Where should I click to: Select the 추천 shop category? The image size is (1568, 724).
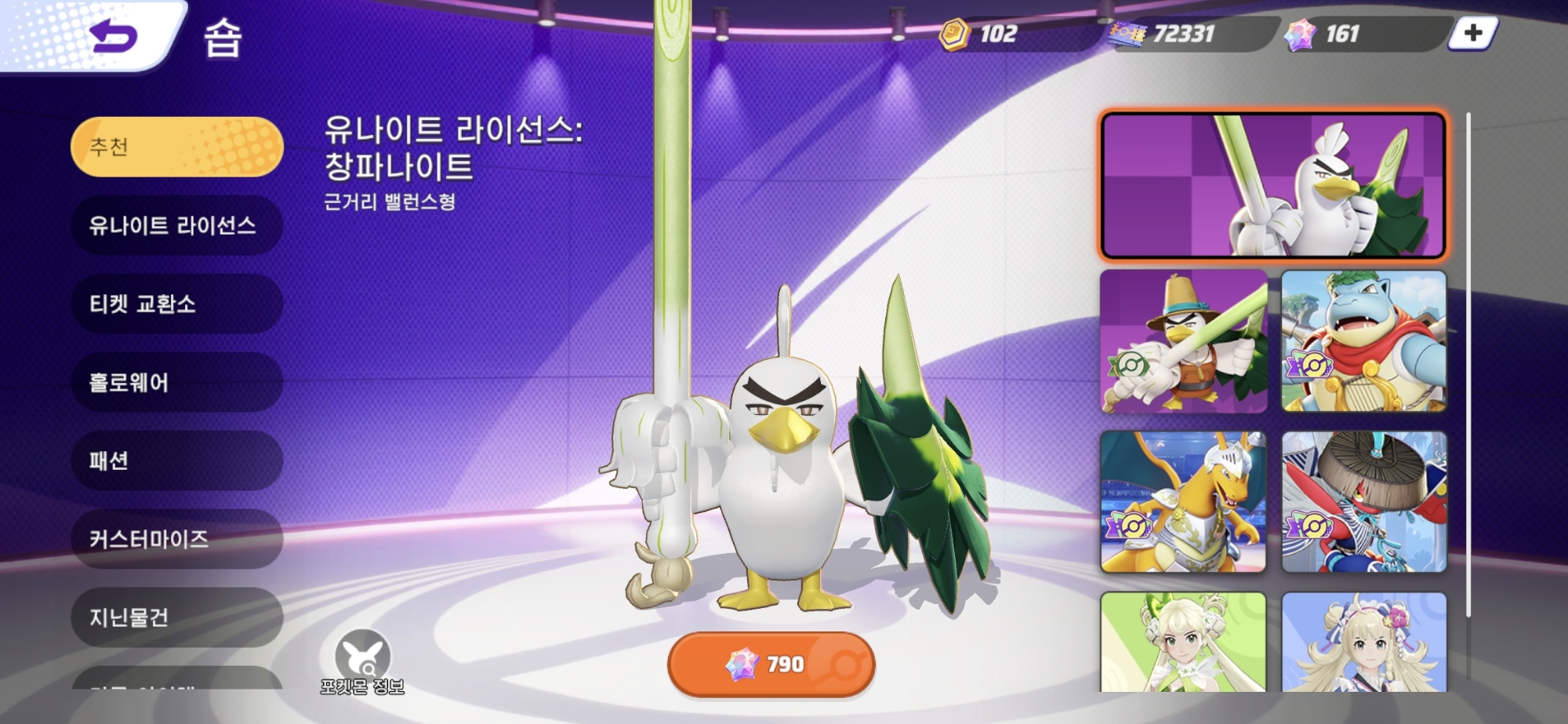[177, 147]
